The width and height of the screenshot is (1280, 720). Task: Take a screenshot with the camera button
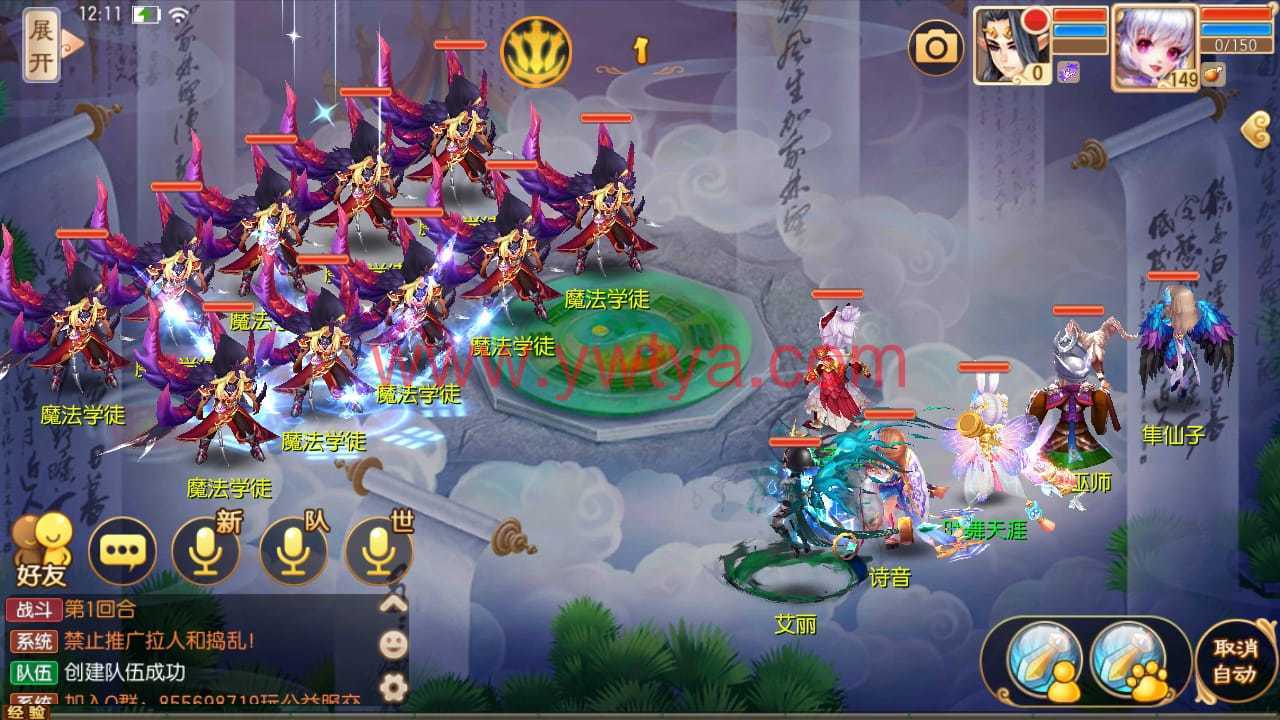[936, 47]
